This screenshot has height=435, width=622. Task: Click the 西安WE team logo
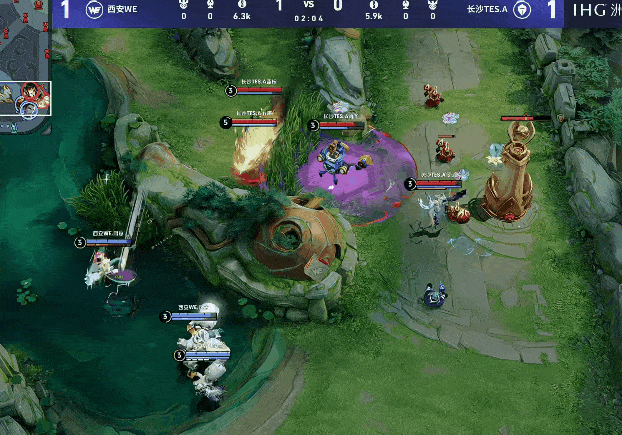tap(95, 10)
